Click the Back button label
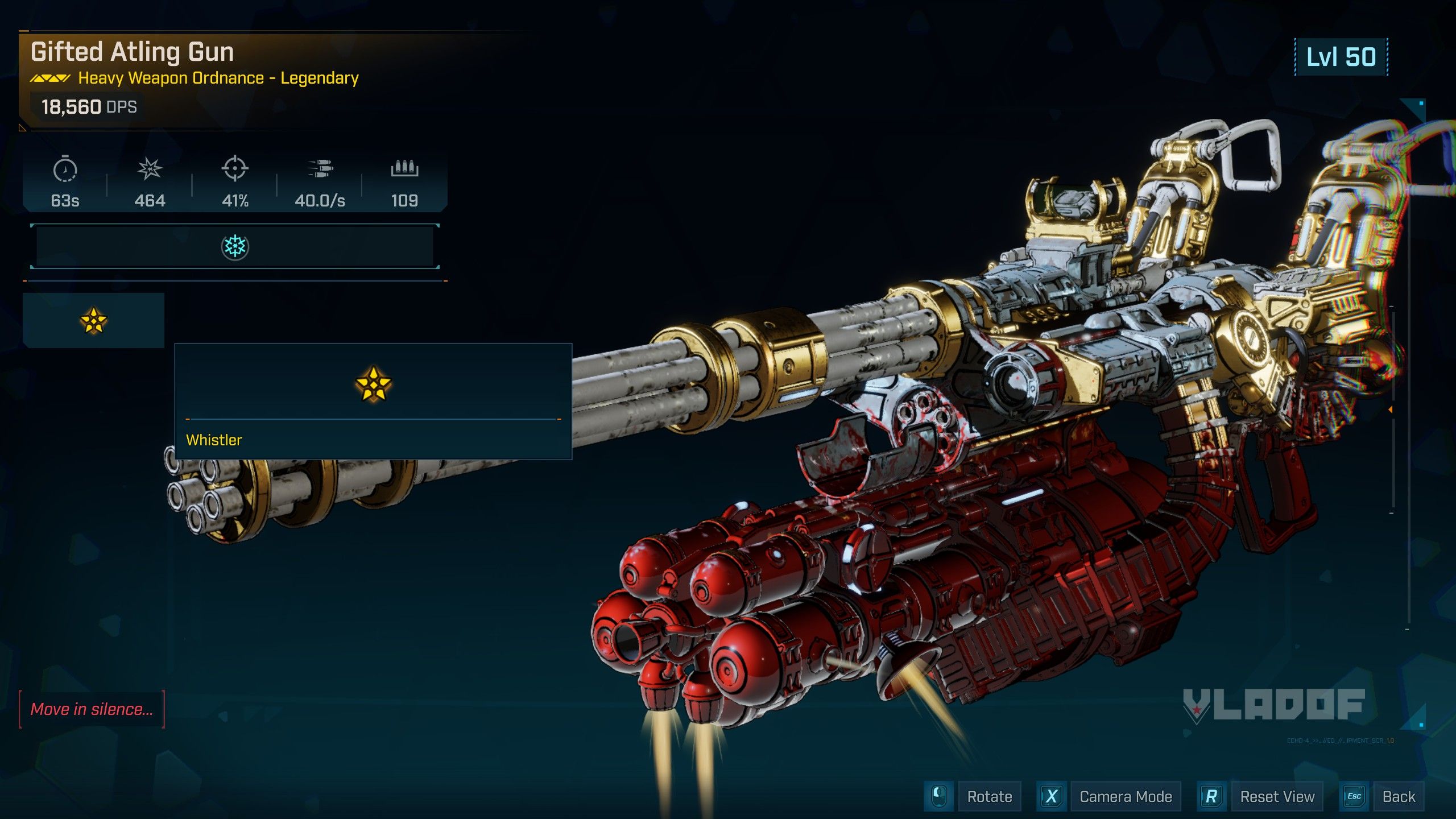The image size is (1456, 819). [1399, 797]
